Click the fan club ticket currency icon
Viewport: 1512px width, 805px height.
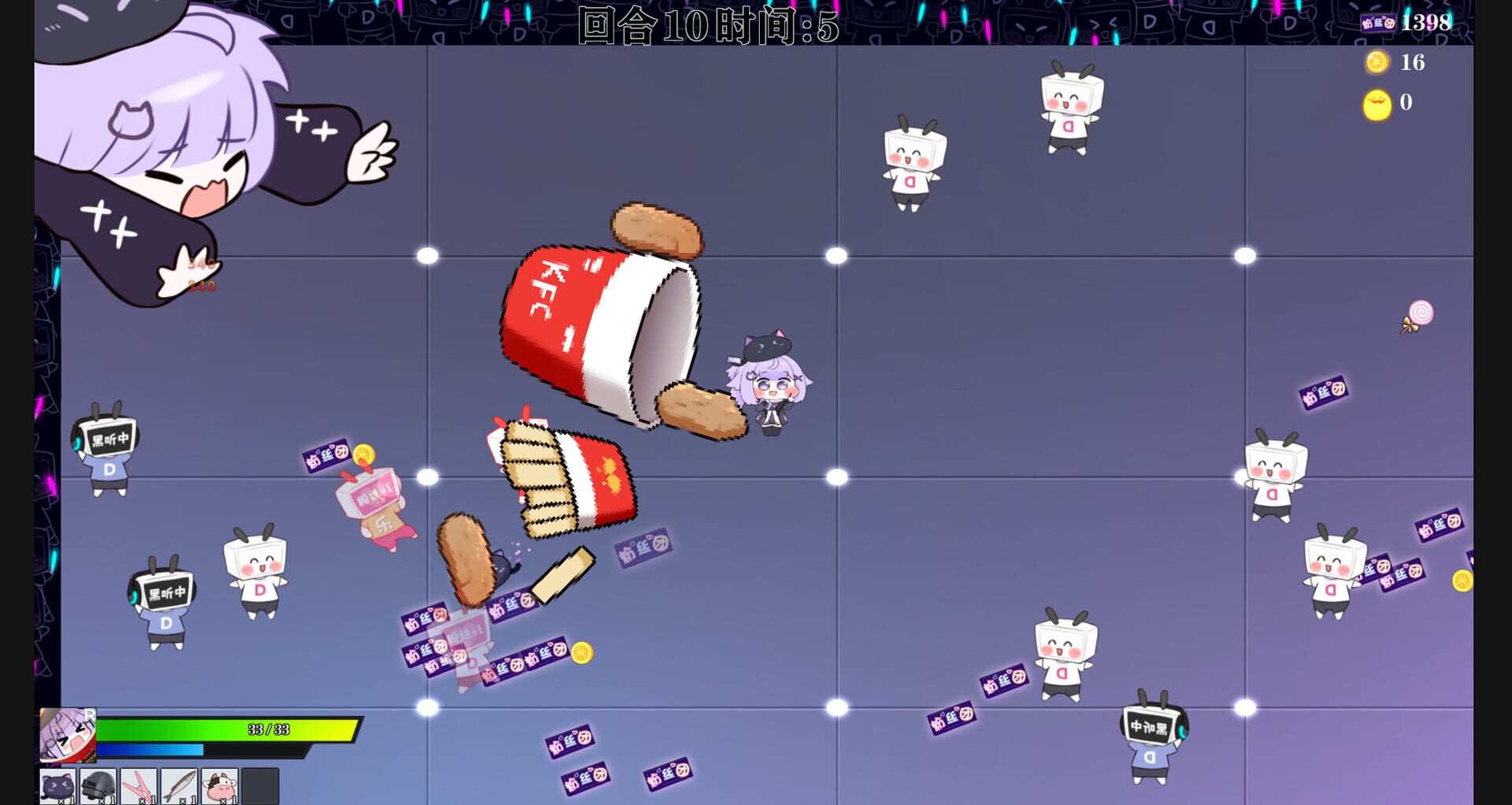tap(1378, 22)
